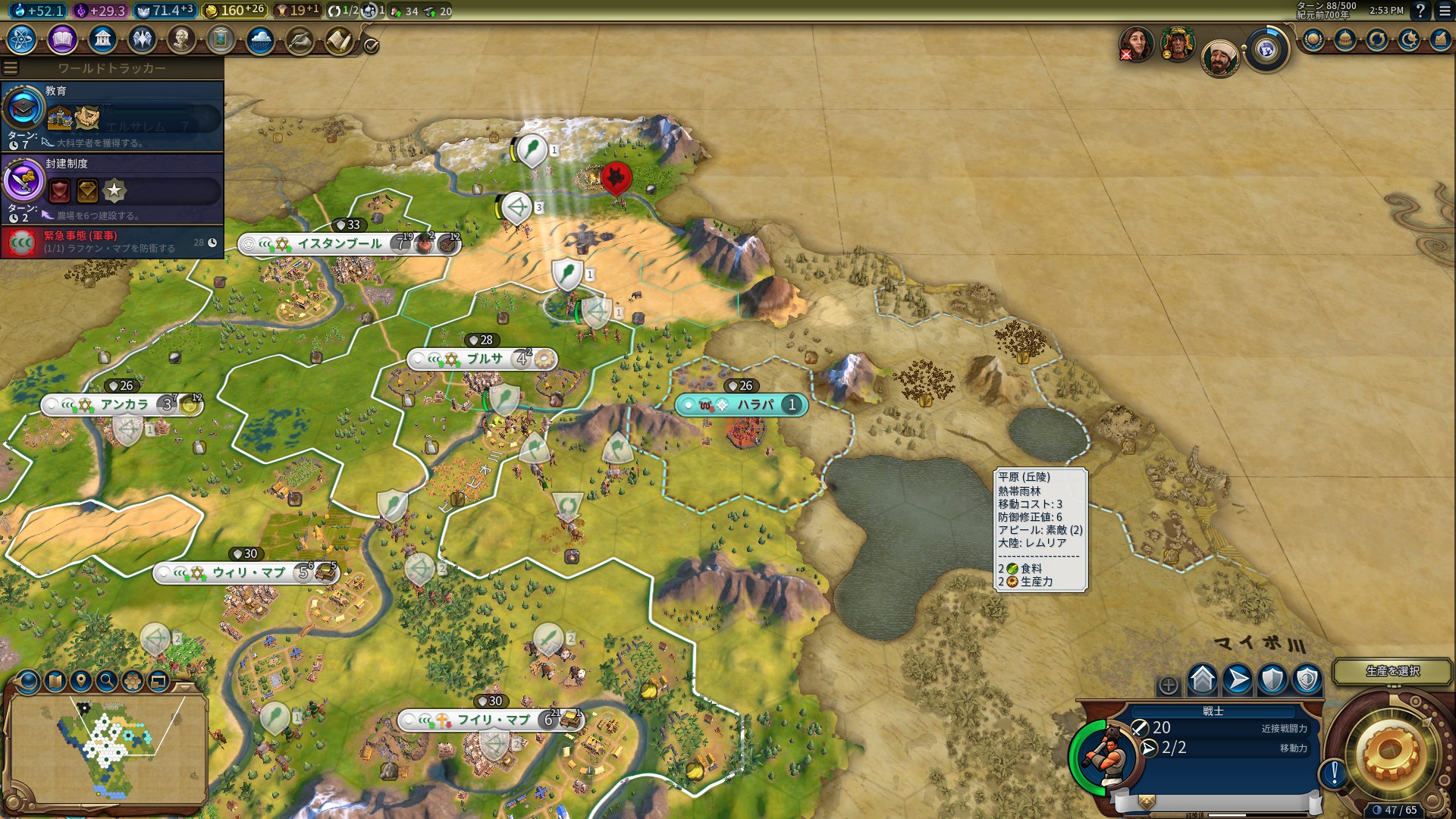Click the 生産を選択 notification button

pos(1392,671)
